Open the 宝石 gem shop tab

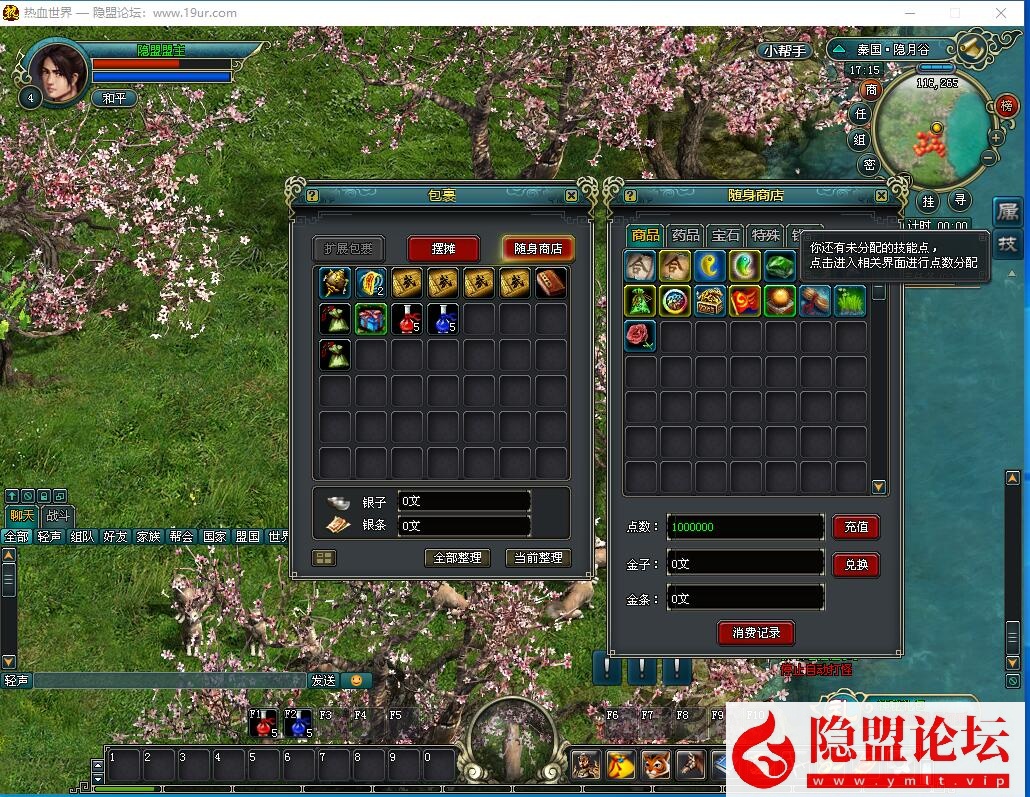725,235
